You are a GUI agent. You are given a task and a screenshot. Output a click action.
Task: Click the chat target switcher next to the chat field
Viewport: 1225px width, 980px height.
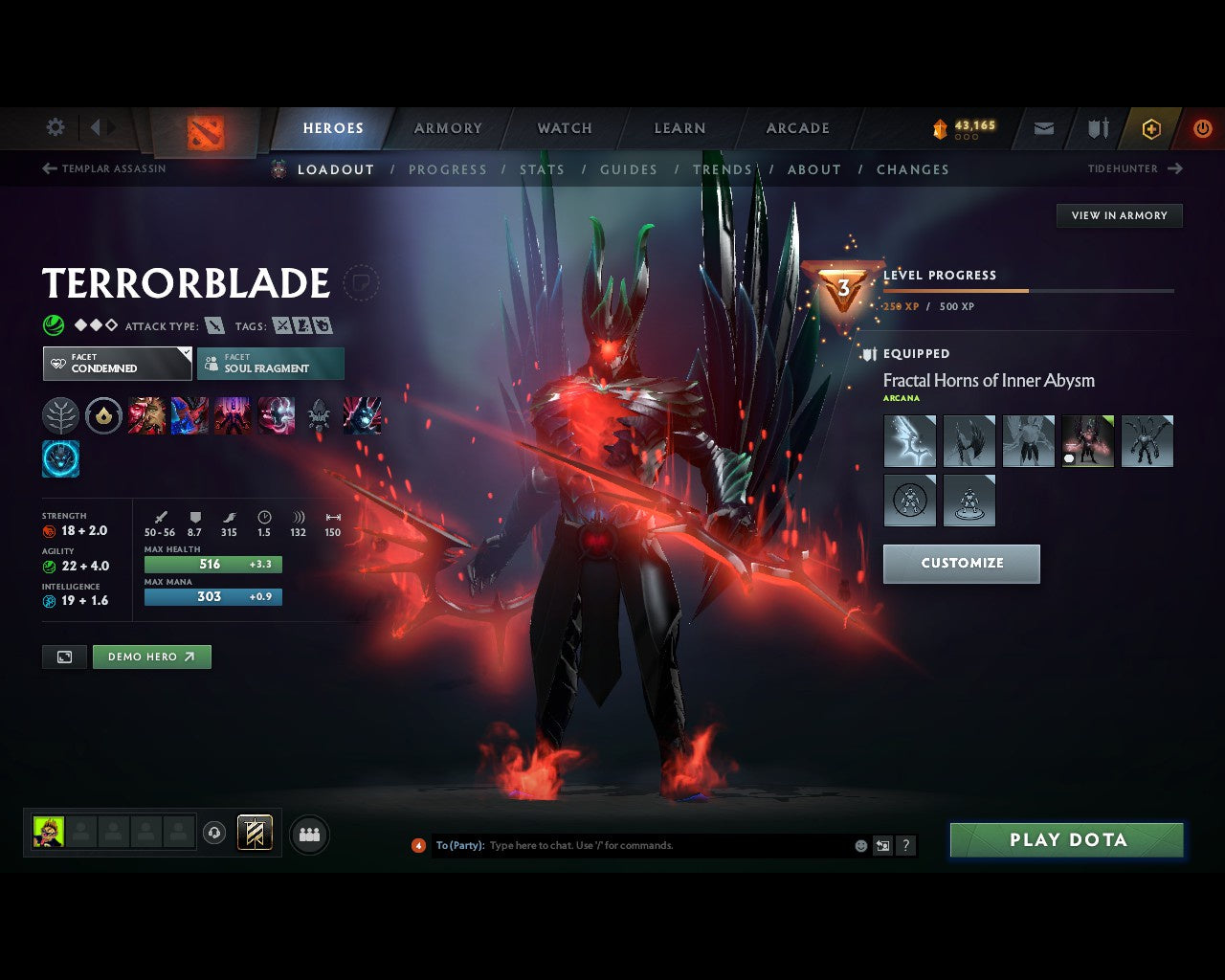(881, 845)
